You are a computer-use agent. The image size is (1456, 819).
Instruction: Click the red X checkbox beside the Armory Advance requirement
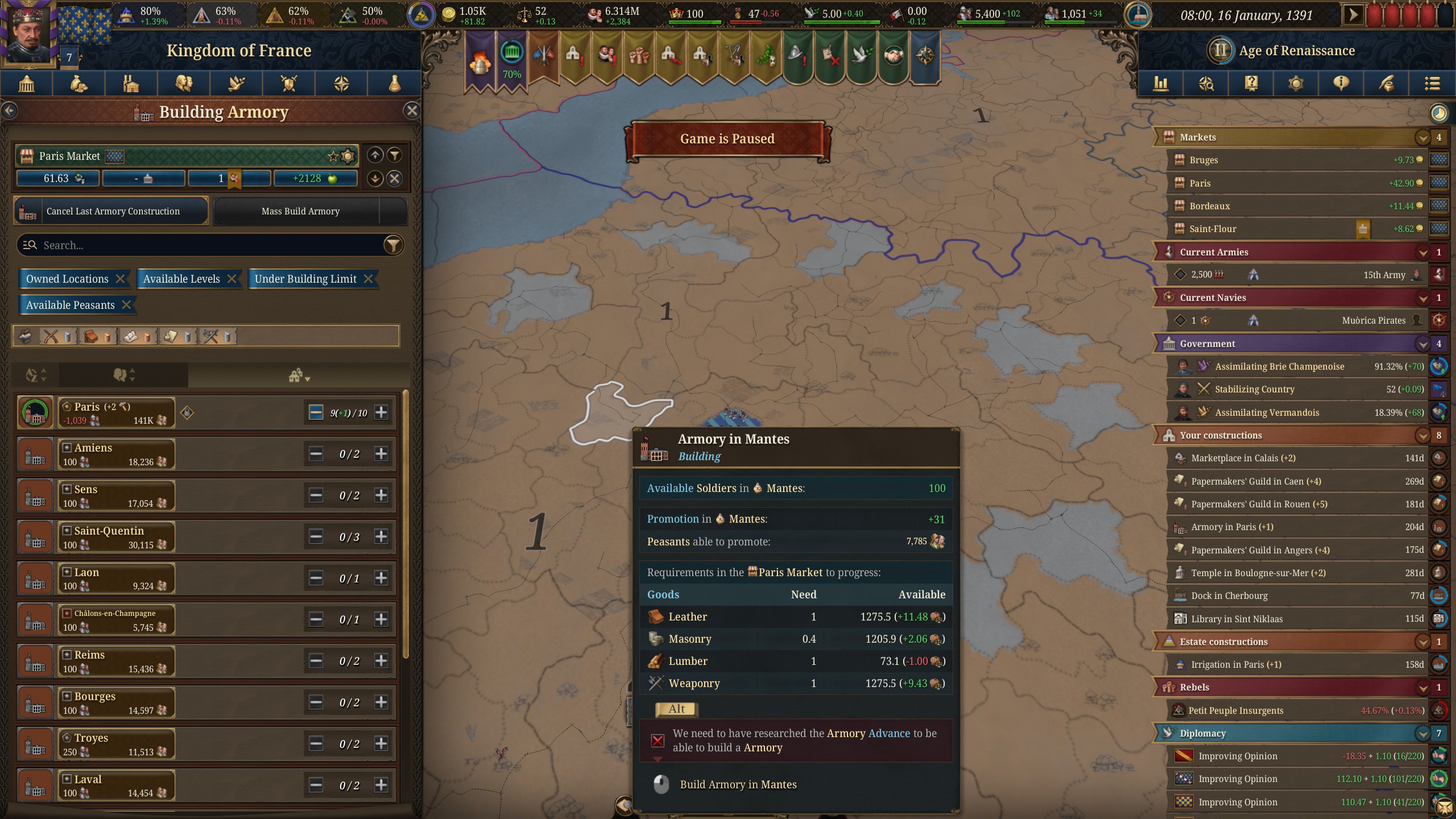[657, 740]
